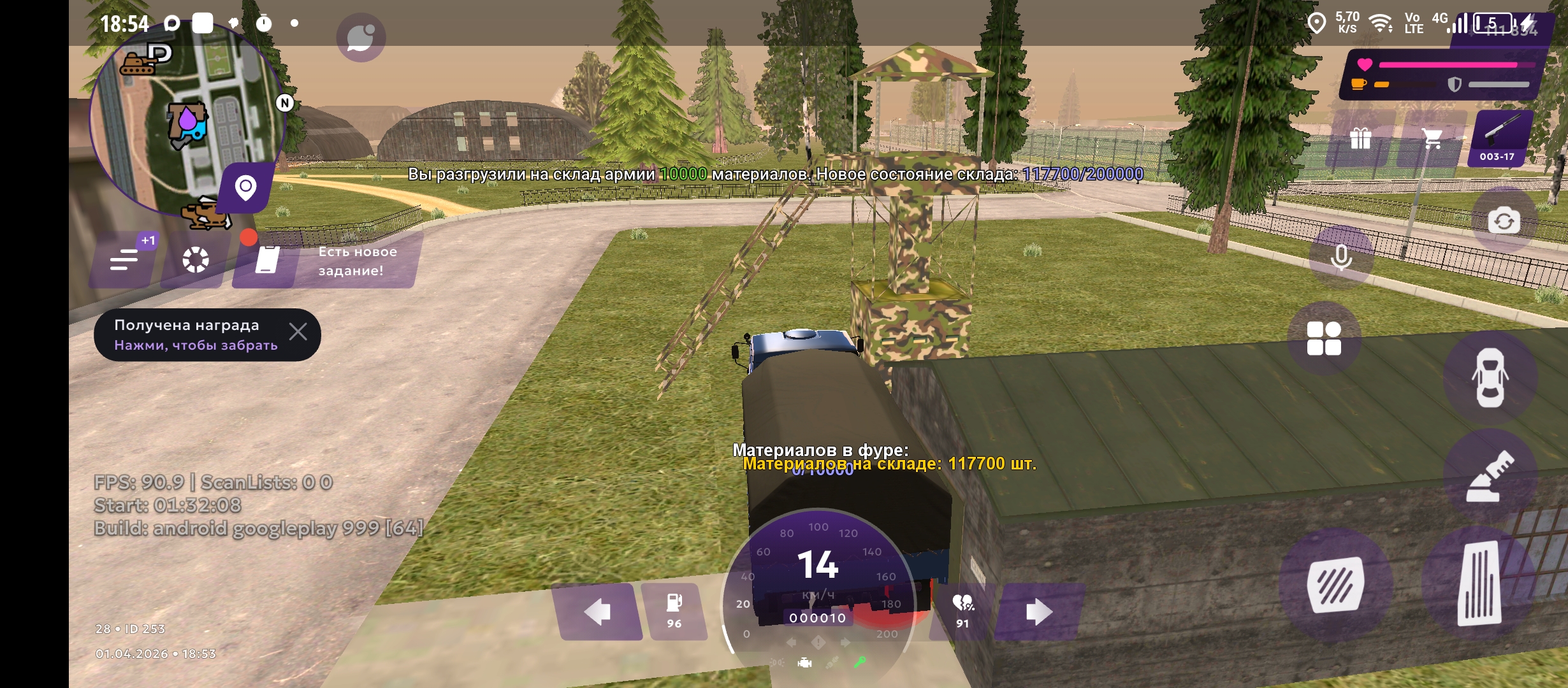Viewport: 1568px width, 688px height.
Task: Open the gift box rewards
Action: pos(1360,139)
